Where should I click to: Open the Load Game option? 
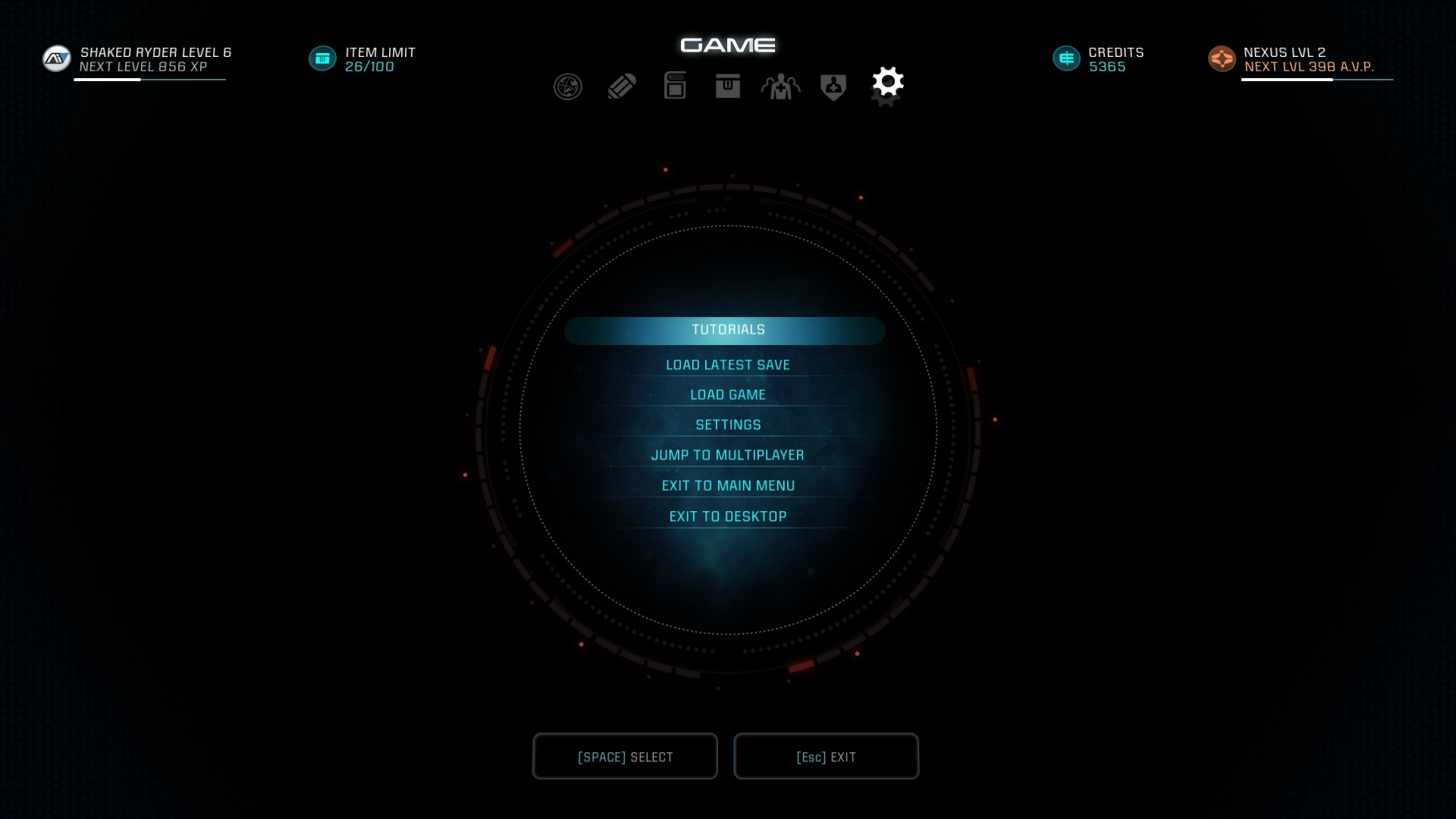click(x=727, y=394)
